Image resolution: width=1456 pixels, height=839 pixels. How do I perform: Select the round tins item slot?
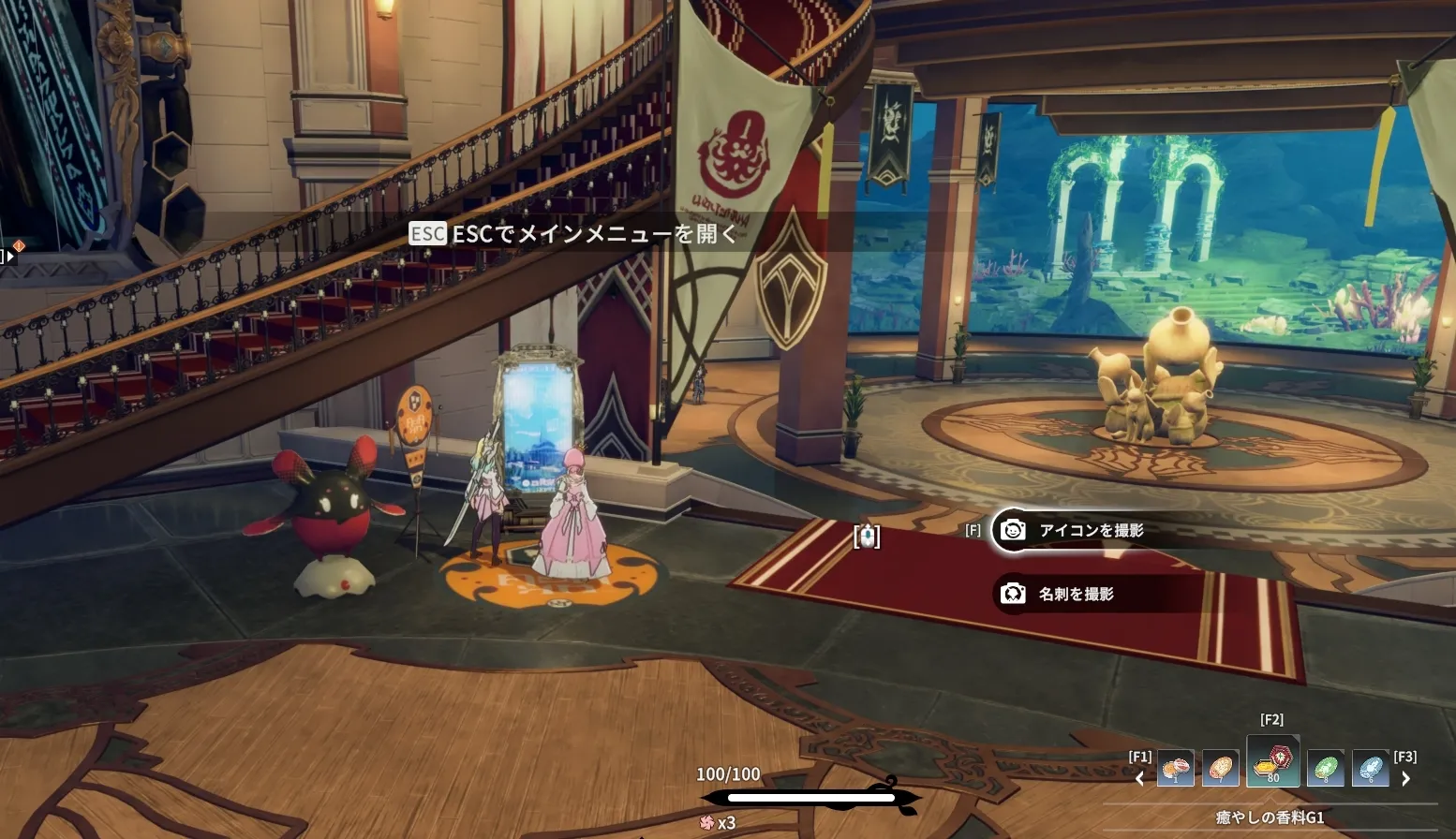[x=1176, y=769]
